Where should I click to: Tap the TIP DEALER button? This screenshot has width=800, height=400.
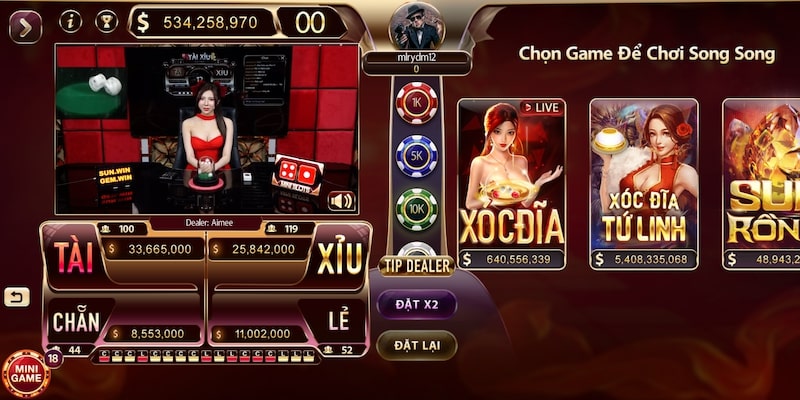417,266
